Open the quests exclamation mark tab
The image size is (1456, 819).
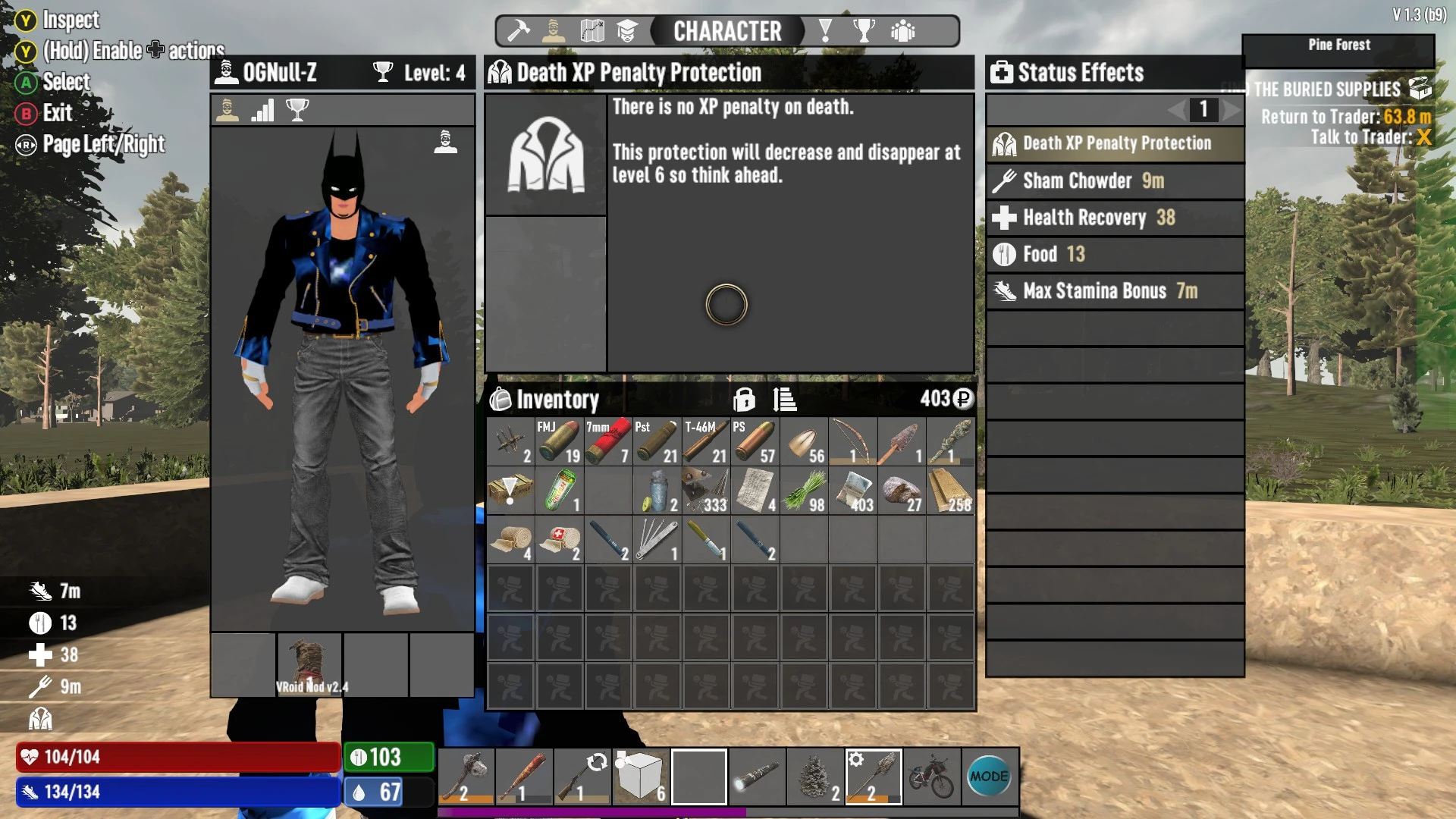point(825,31)
